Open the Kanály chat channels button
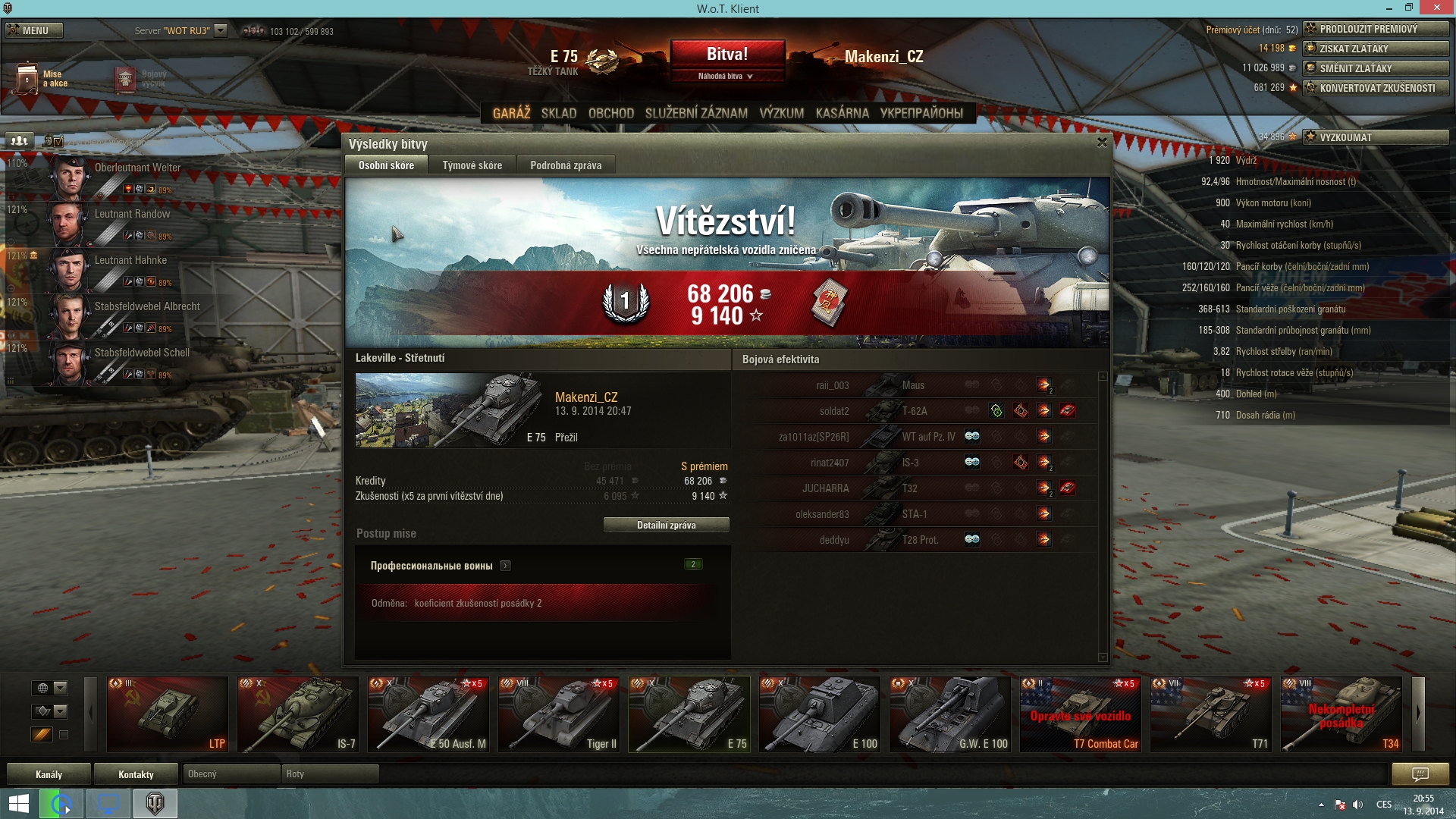The height and width of the screenshot is (819, 1456). point(49,774)
